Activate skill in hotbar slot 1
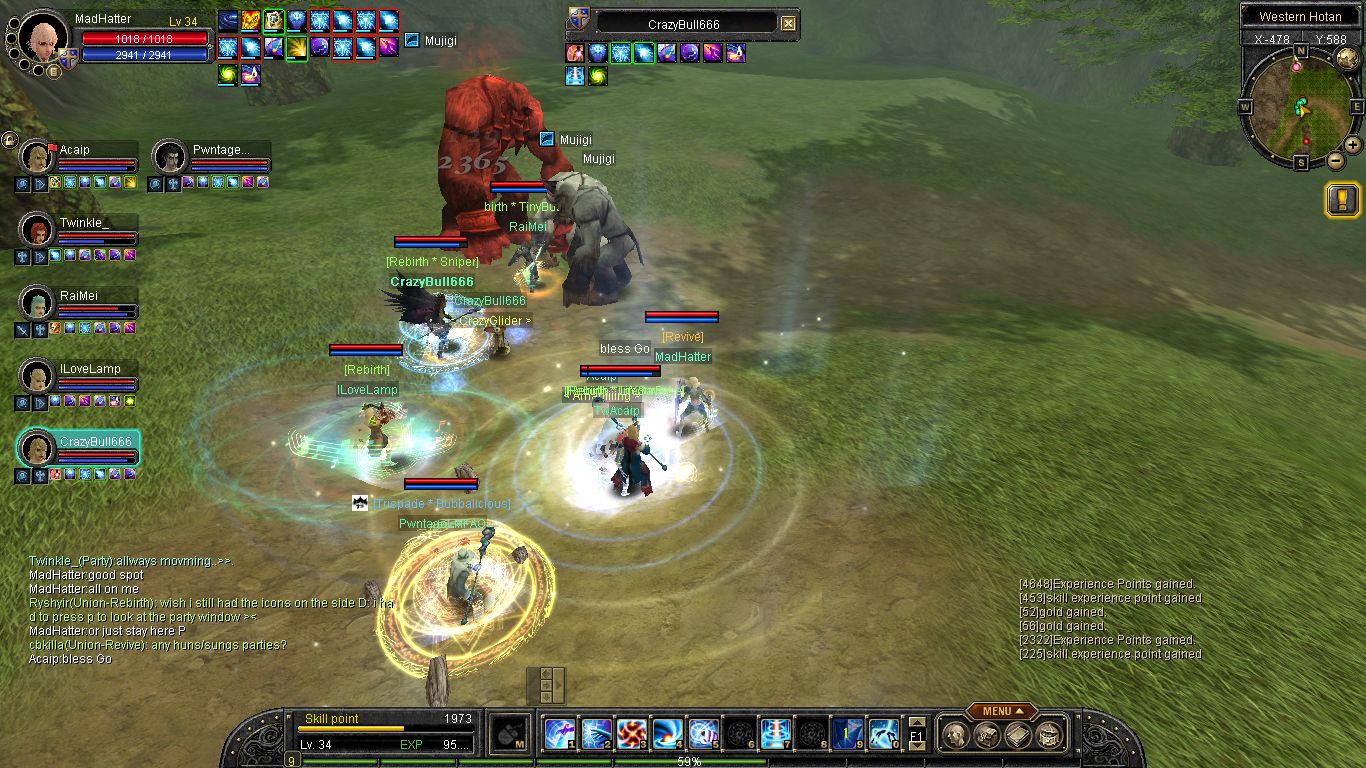 pos(559,734)
